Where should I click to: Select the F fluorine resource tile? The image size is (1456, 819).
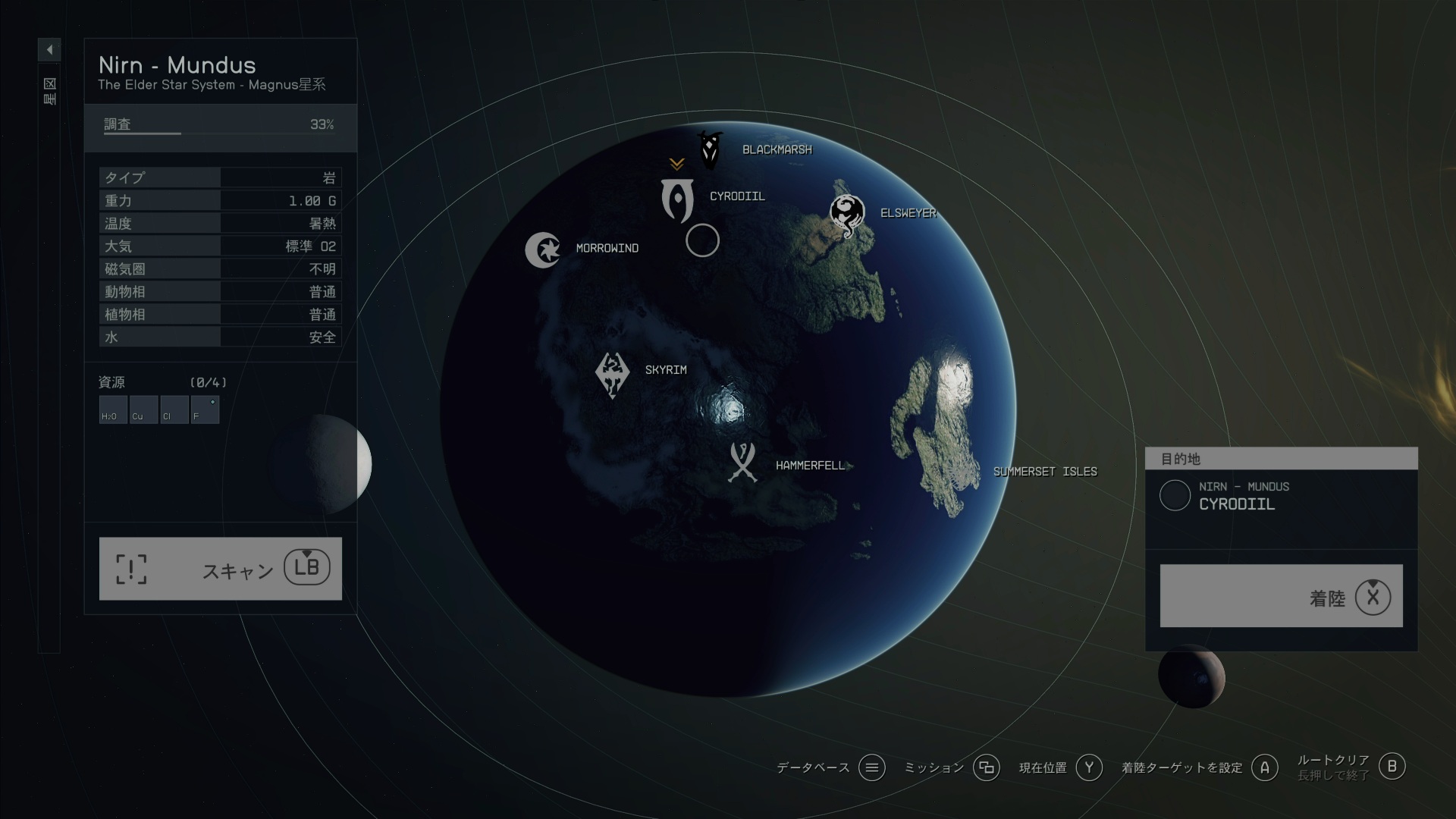click(205, 409)
